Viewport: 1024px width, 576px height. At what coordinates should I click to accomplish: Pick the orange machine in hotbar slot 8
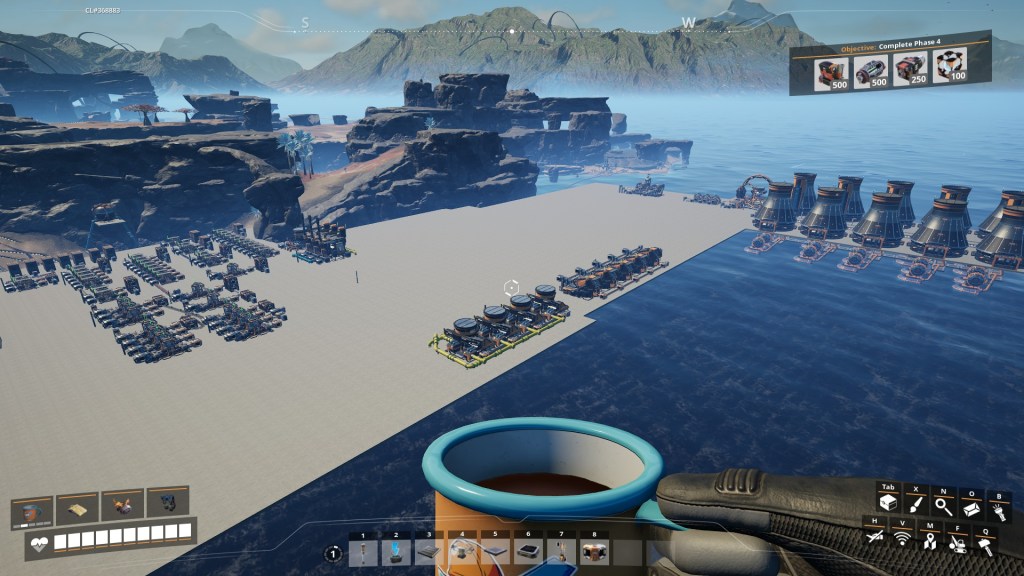[x=595, y=552]
